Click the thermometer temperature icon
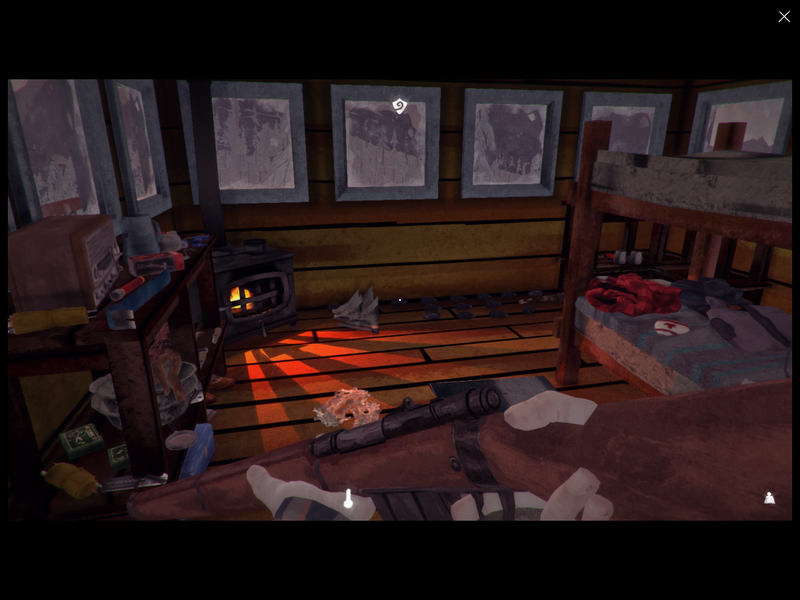This screenshot has height=600, width=800. pos(348,499)
